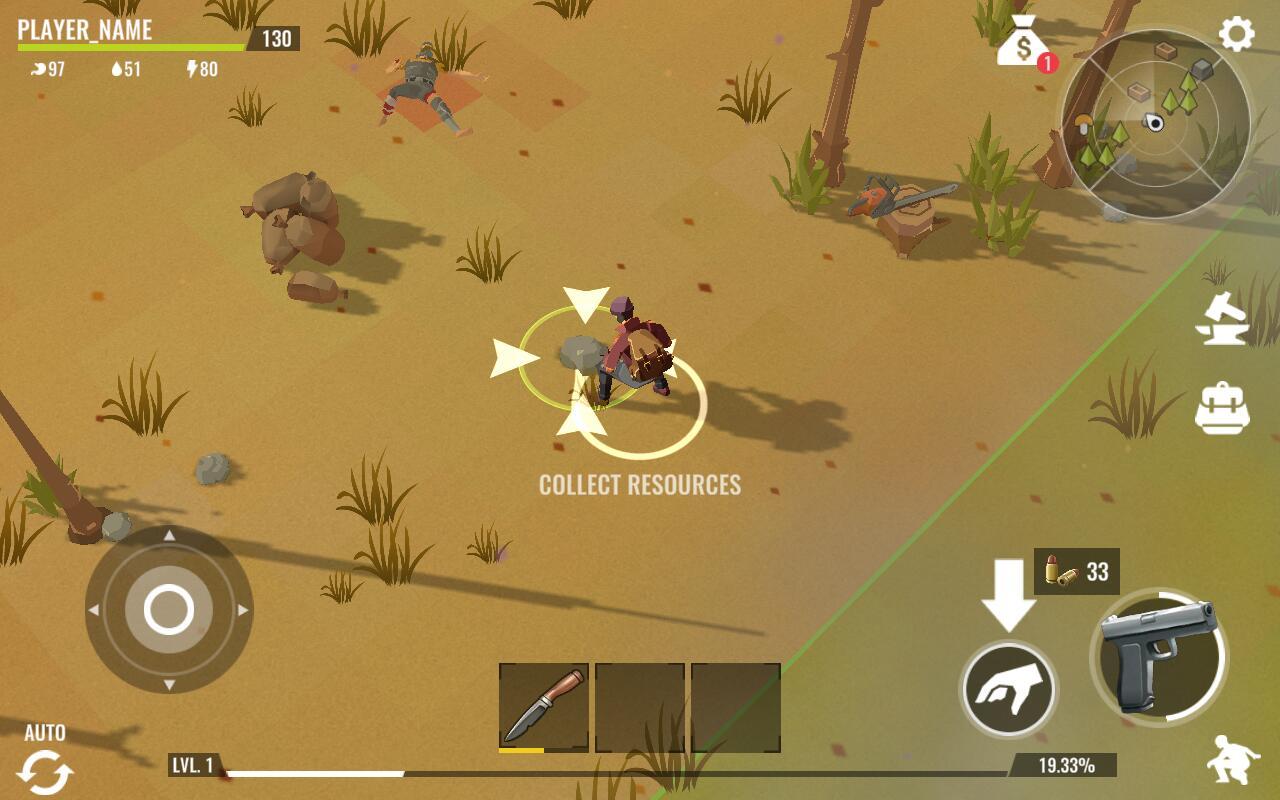Open the backpack inventory
Viewport: 1280px width, 800px height.
[1222, 407]
